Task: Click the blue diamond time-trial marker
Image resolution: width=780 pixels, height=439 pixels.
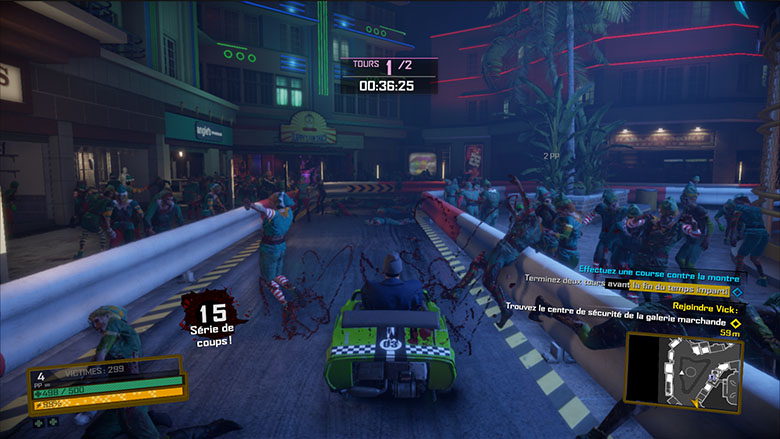Action: click(737, 292)
